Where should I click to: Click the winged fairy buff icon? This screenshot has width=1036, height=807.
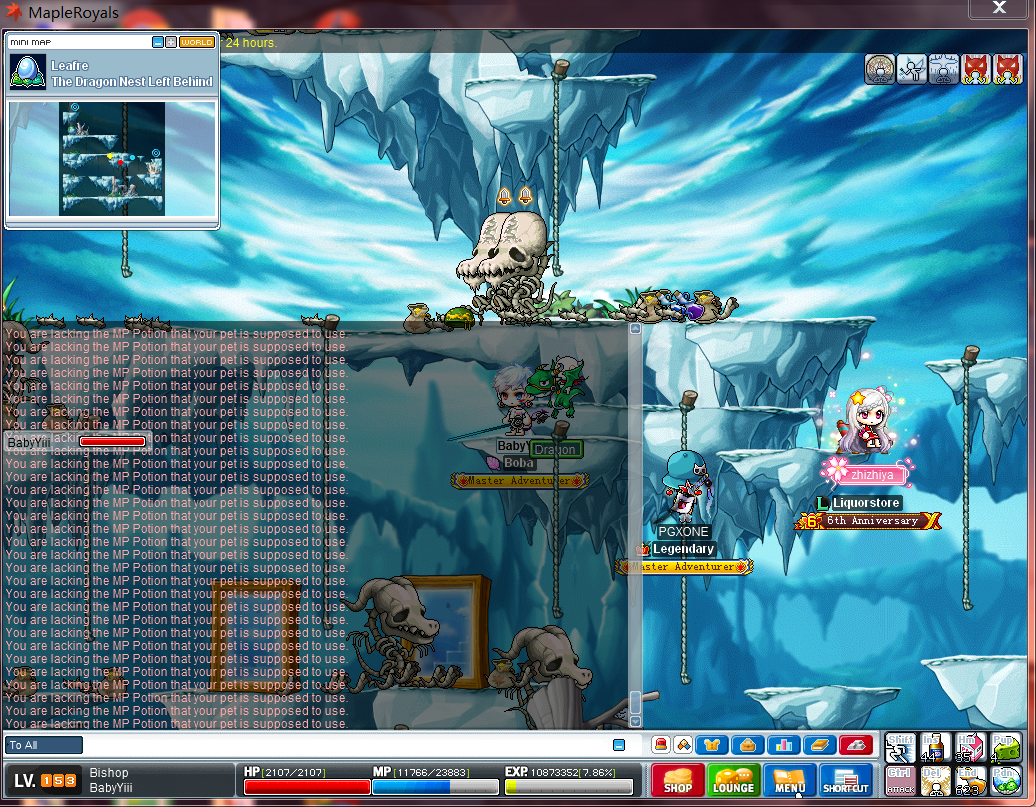point(912,68)
